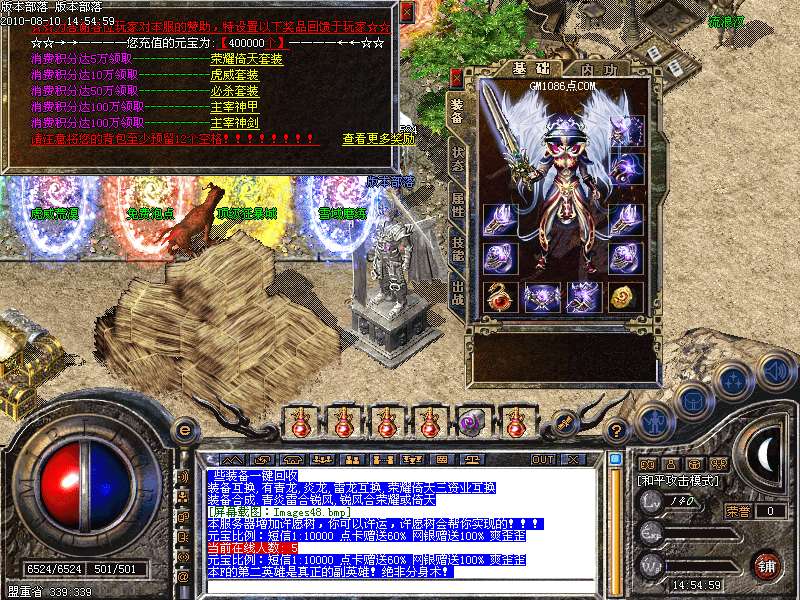Screen dimensions: 800x600
Task: Claim the 虎威套装 reward link
Action: tap(235, 75)
